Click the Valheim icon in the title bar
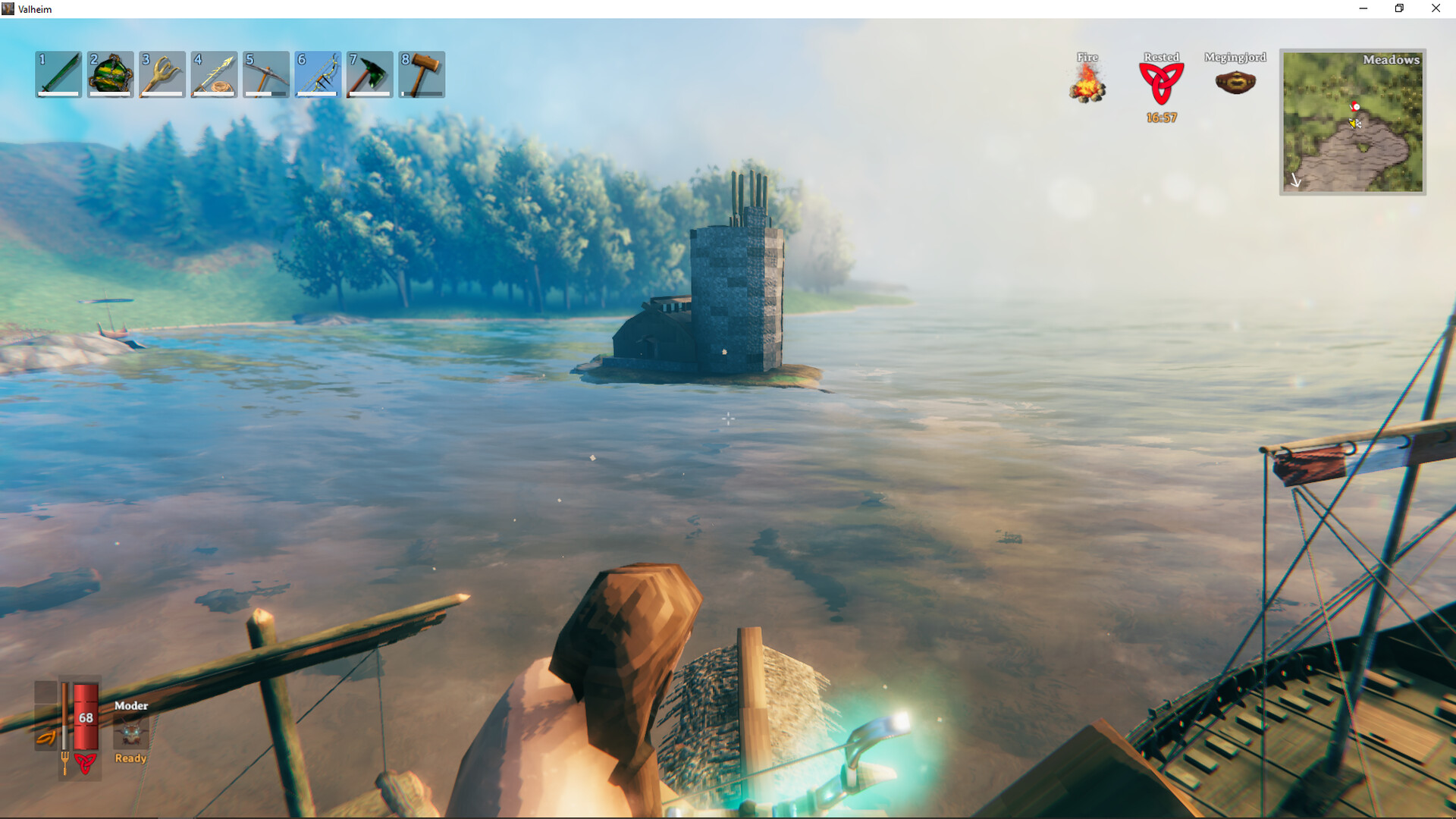Image resolution: width=1456 pixels, height=819 pixels. click(9, 8)
